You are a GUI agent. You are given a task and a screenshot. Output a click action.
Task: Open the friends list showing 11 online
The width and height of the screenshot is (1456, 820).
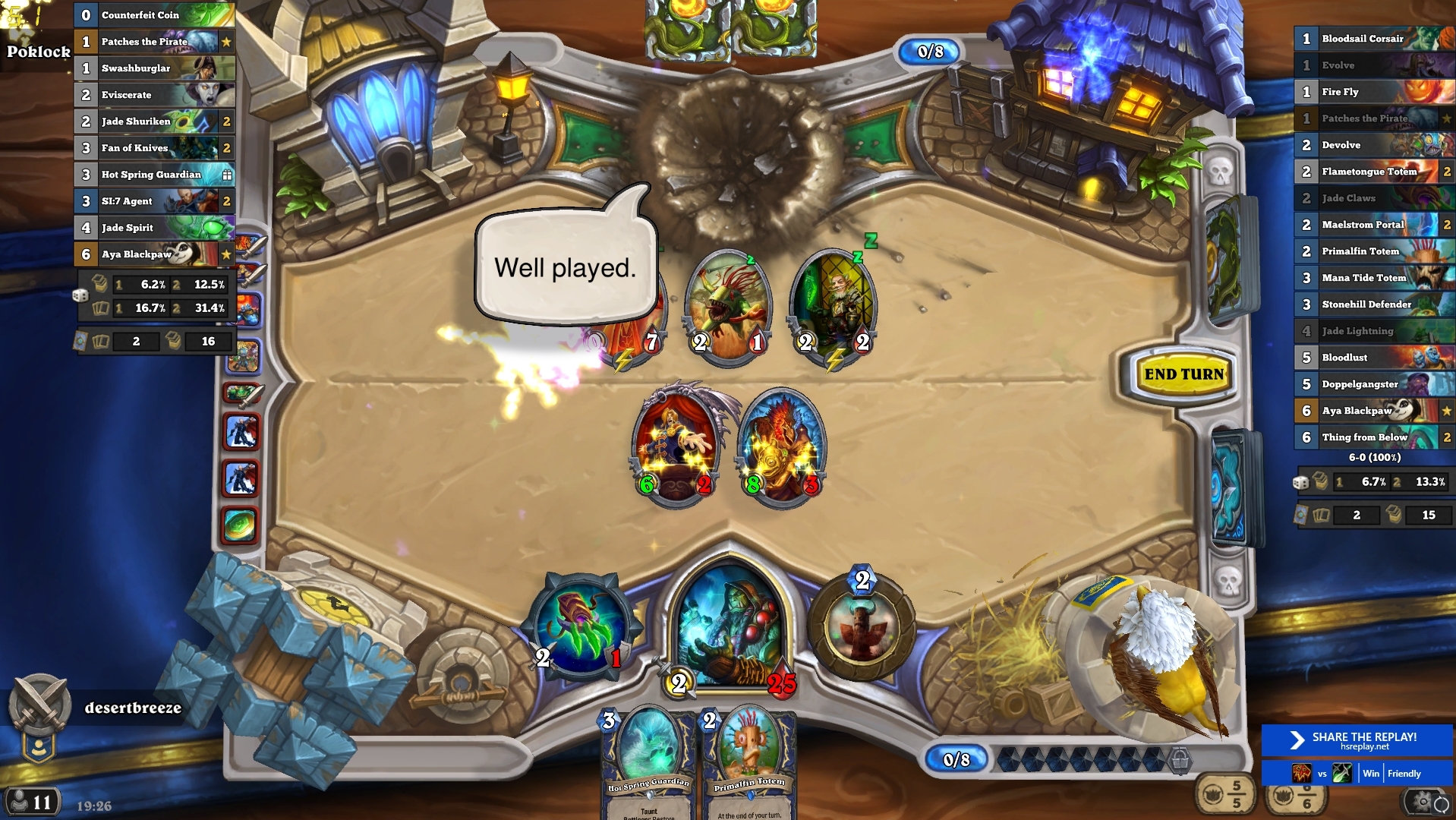30,802
